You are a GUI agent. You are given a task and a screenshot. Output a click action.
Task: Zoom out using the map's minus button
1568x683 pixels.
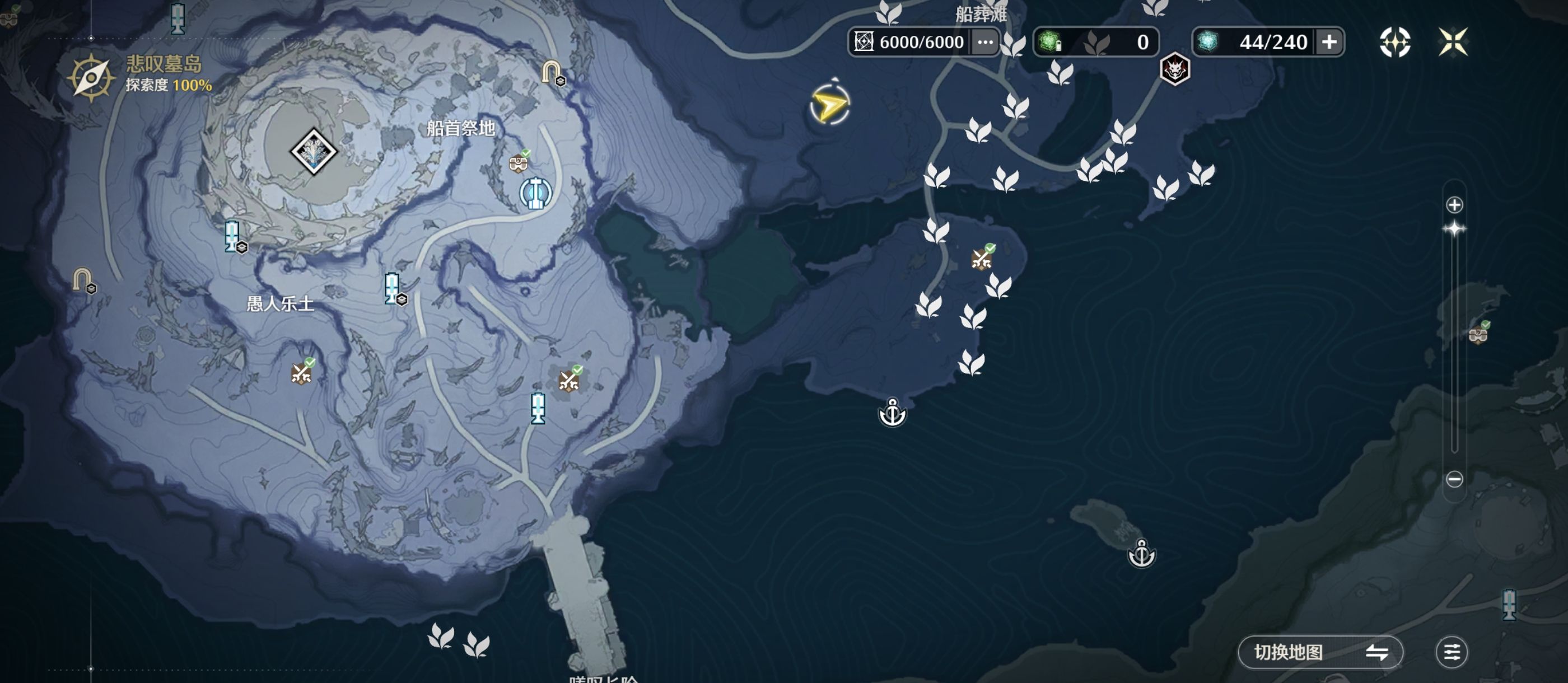click(1454, 479)
